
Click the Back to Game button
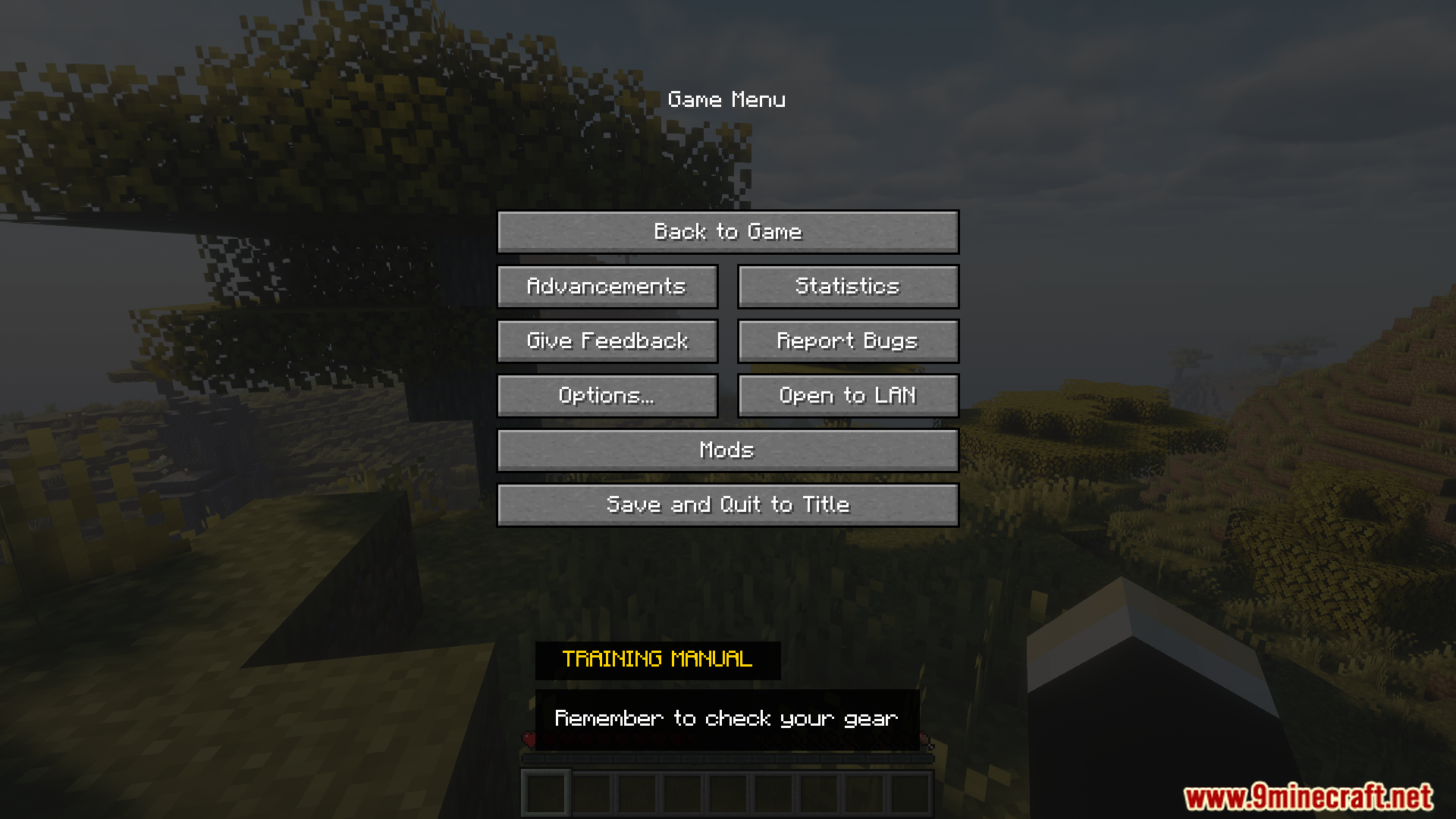coord(728,232)
